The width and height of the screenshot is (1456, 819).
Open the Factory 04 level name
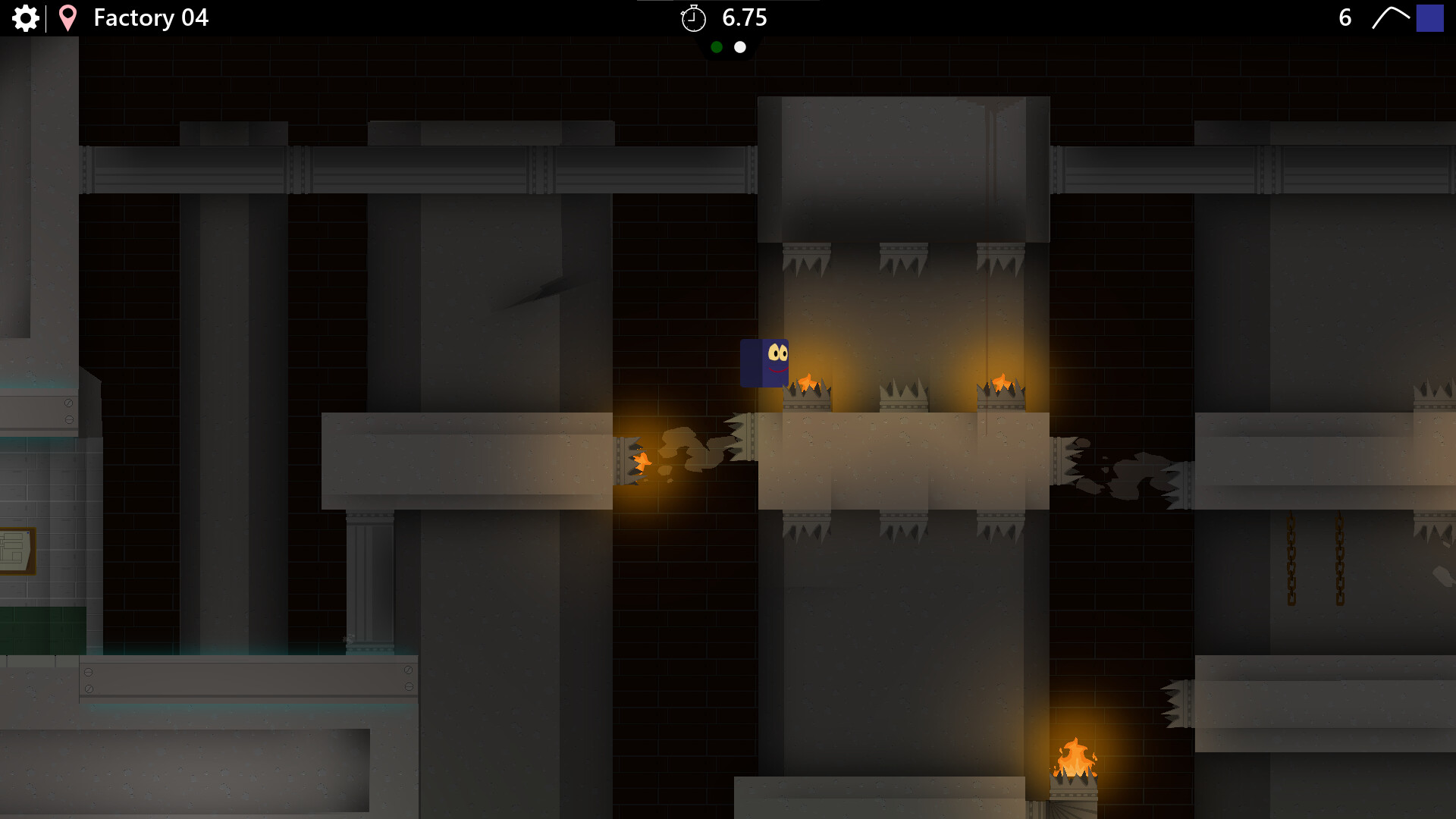pos(151,17)
